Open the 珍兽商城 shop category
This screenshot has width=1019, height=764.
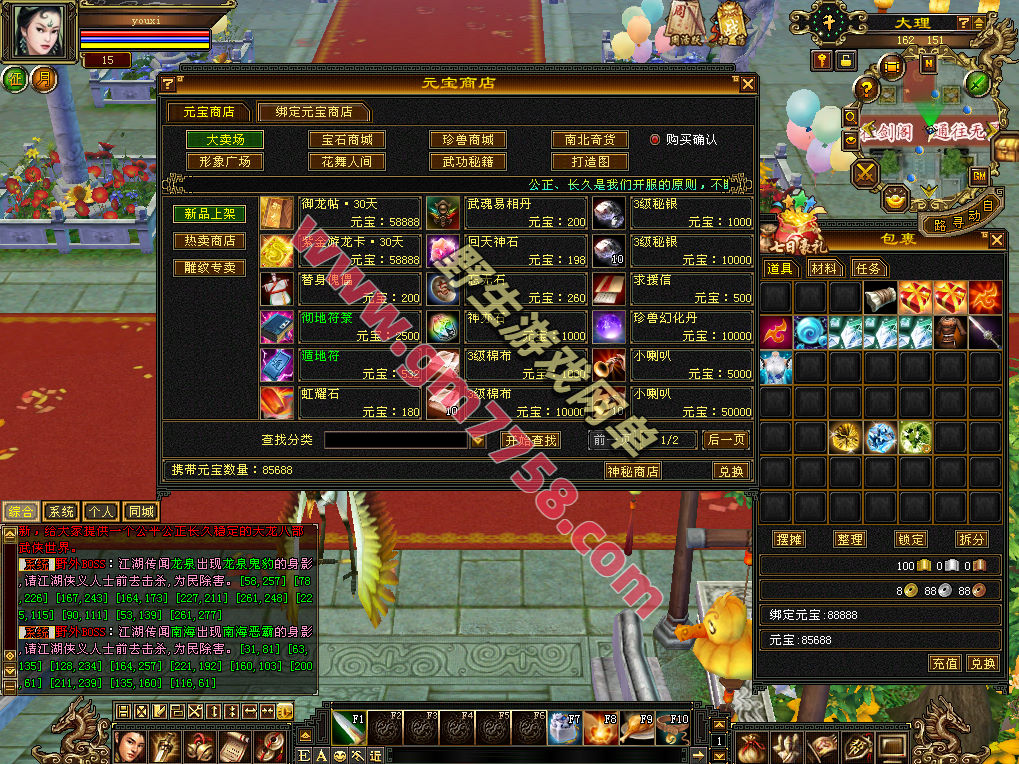click(468, 140)
